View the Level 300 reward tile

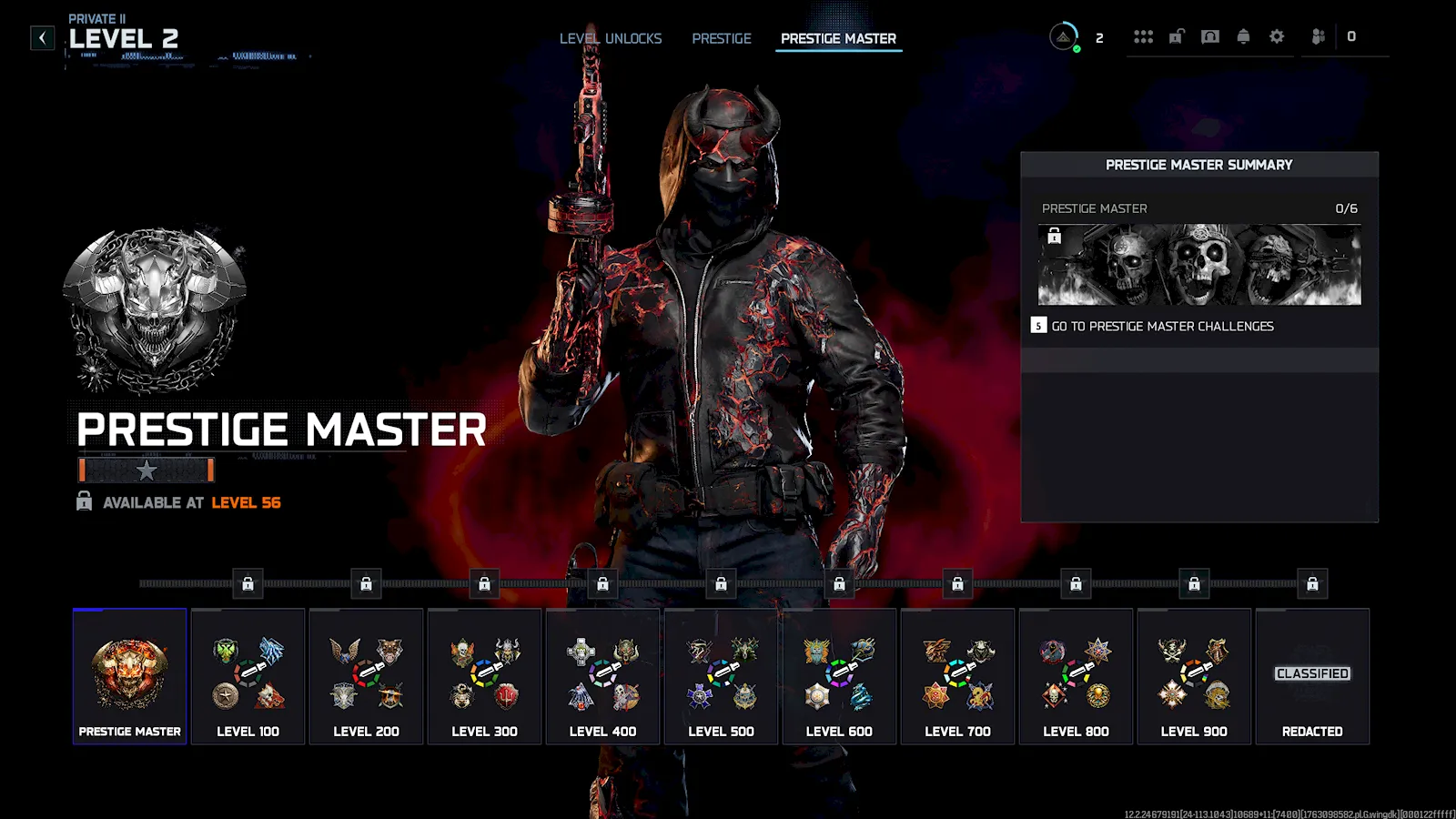[x=484, y=676]
